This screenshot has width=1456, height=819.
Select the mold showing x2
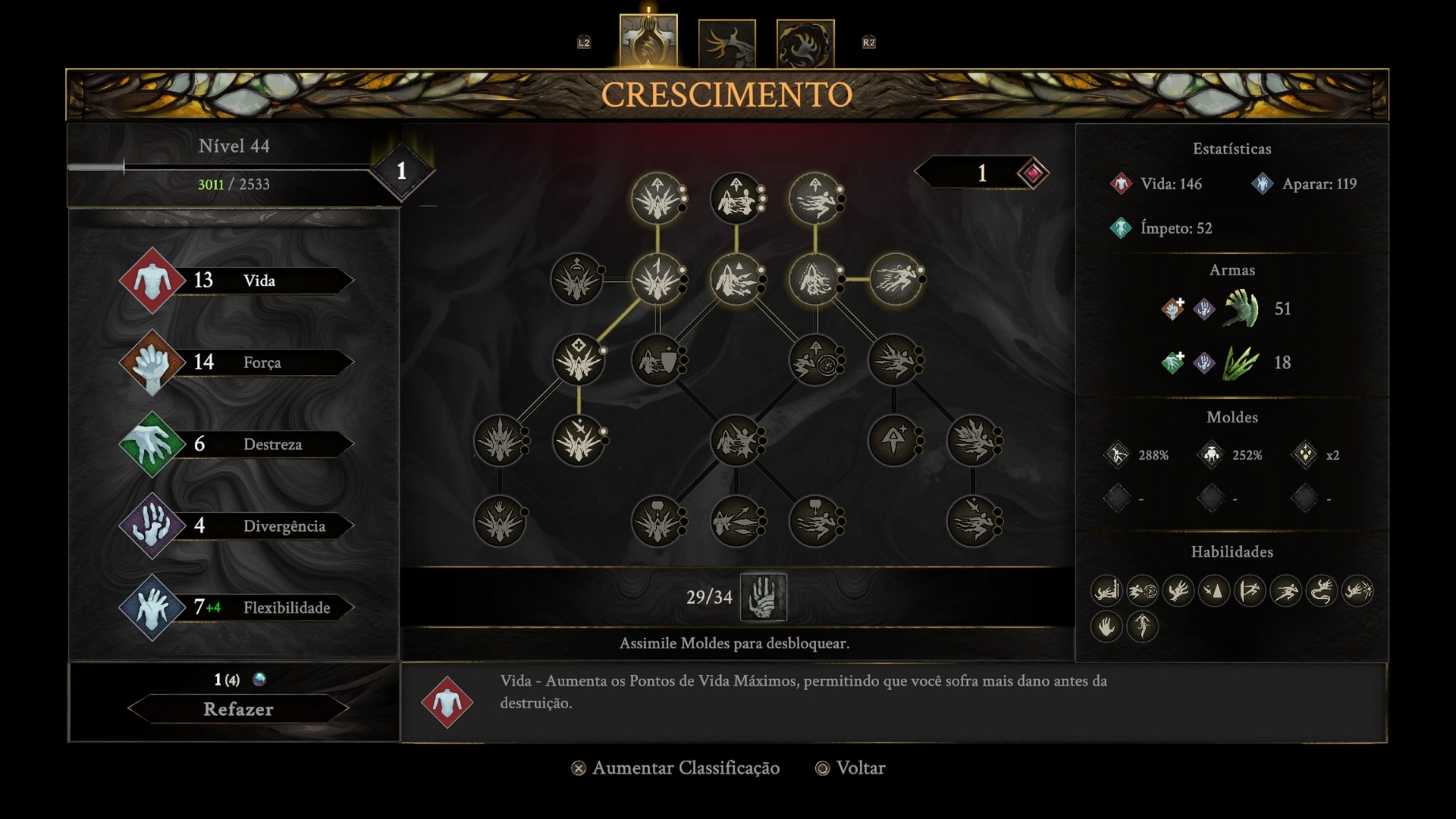tap(1305, 455)
